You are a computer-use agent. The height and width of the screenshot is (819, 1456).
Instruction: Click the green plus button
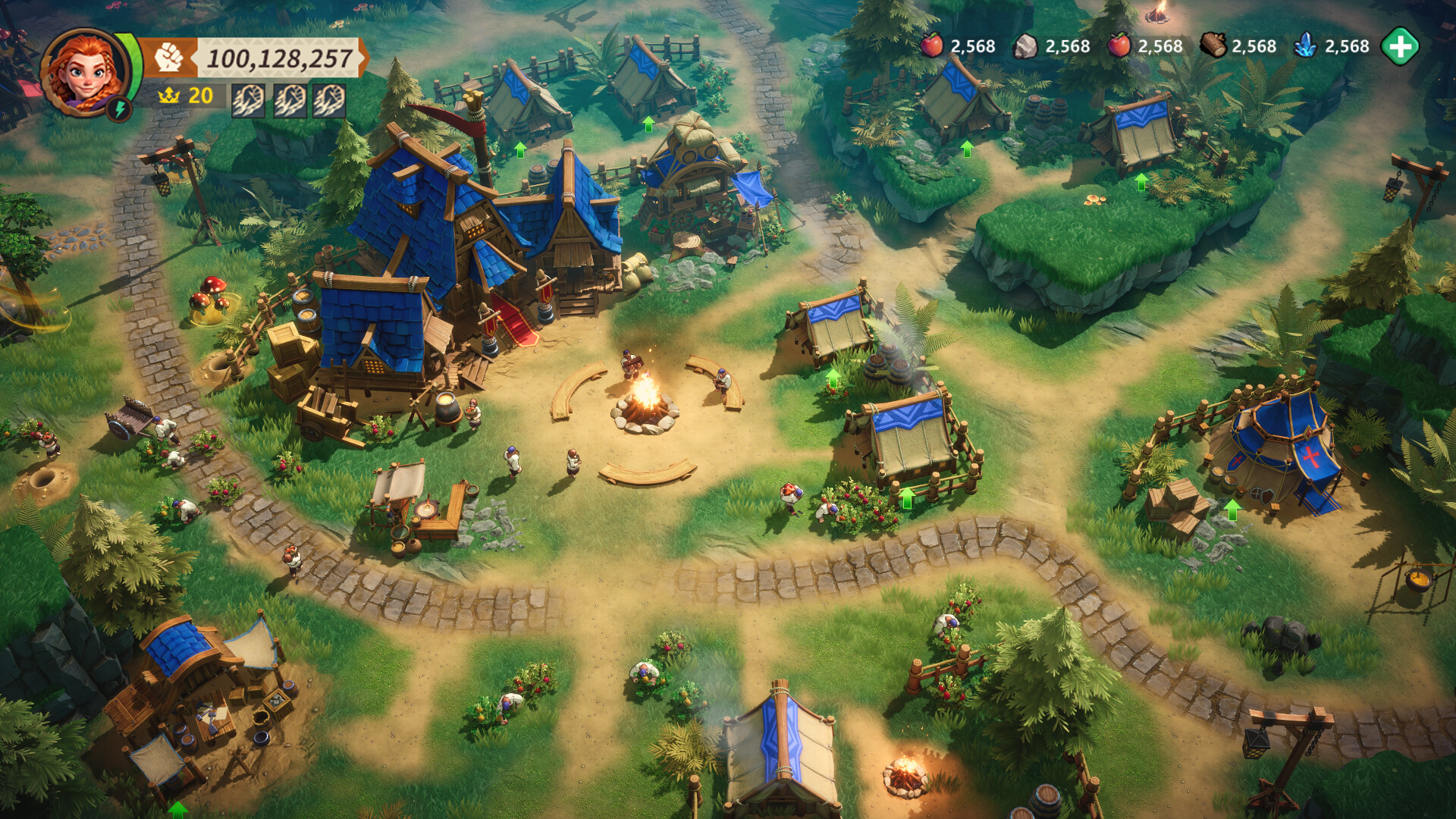click(x=1399, y=47)
